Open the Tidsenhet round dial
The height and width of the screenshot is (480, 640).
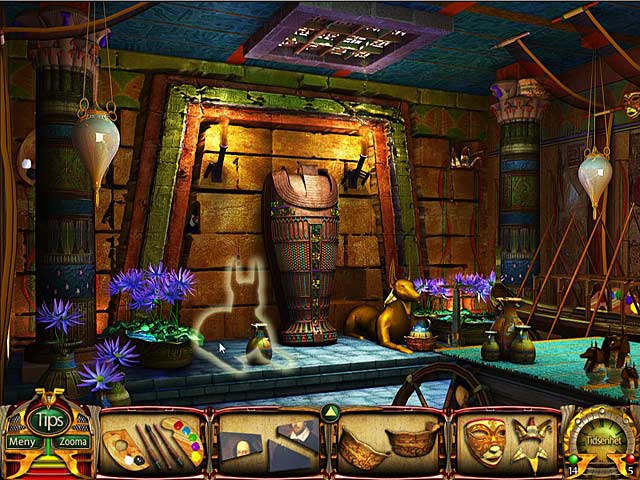(x=599, y=436)
